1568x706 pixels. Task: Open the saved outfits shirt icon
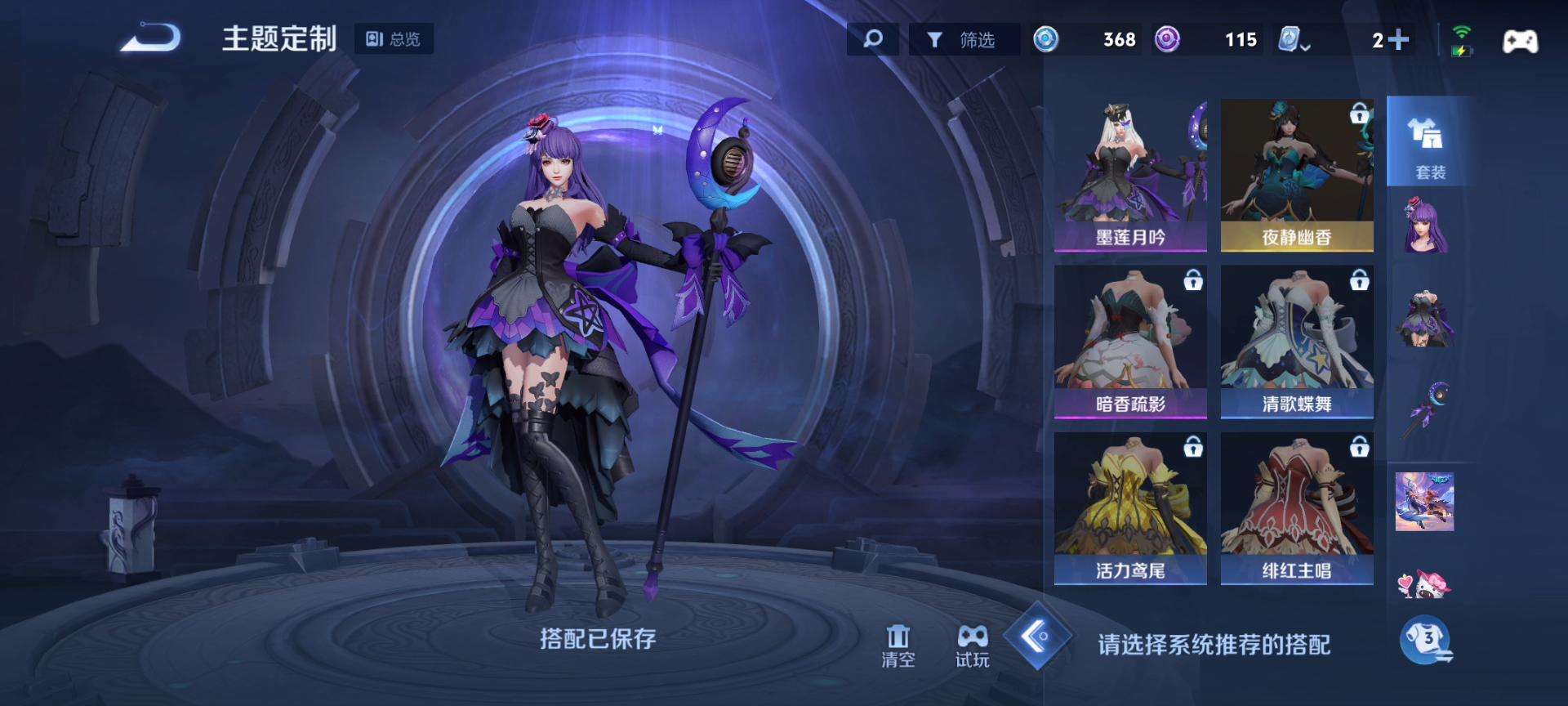(x=1426, y=639)
